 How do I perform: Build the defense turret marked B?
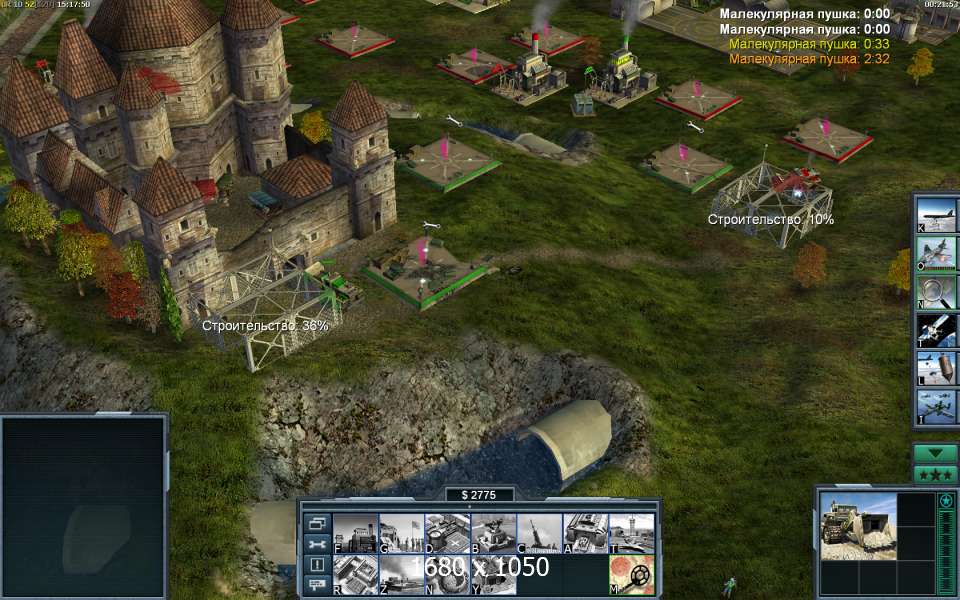[x=493, y=533]
